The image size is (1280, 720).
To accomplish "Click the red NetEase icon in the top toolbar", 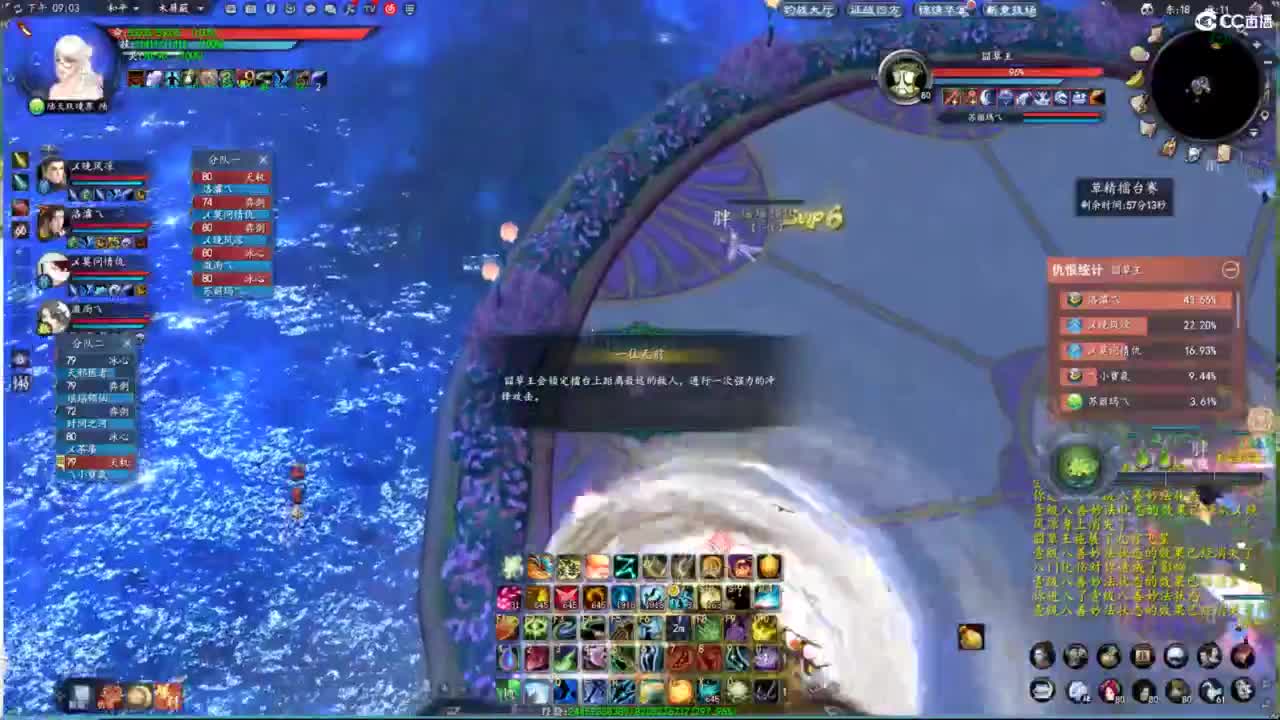I will 388,9.
